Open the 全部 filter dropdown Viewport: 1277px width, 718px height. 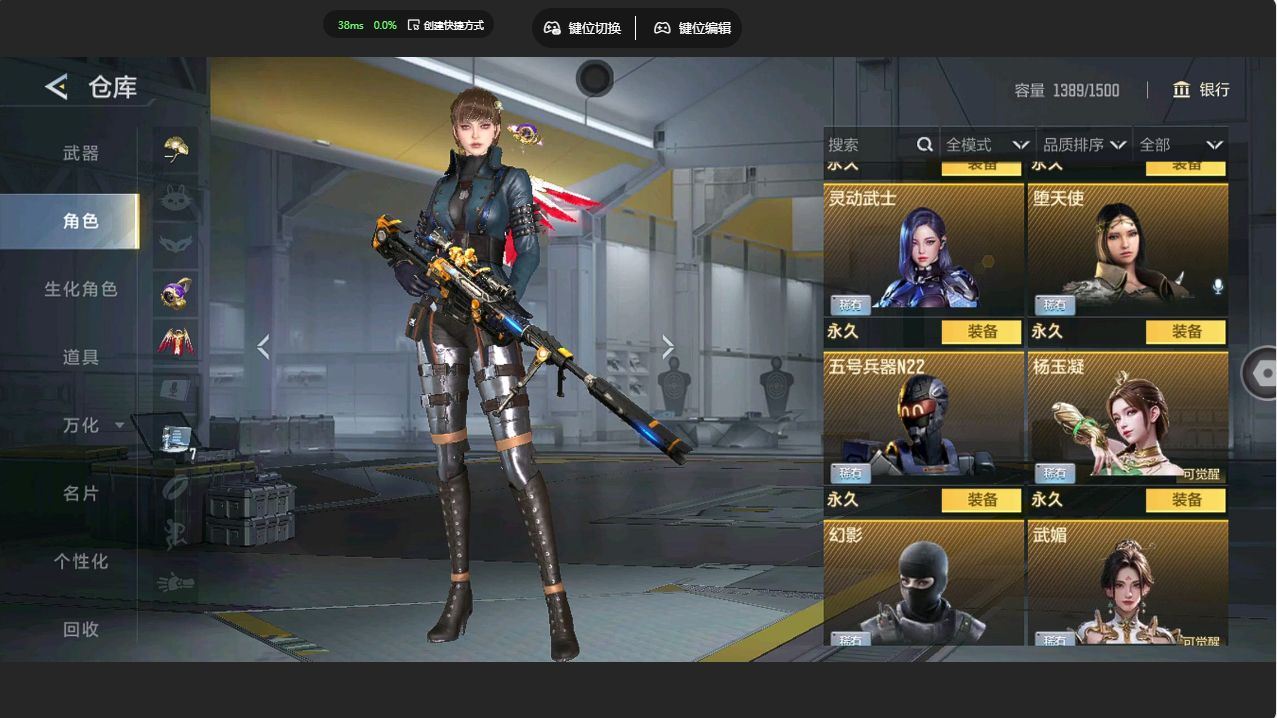pos(1180,145)
